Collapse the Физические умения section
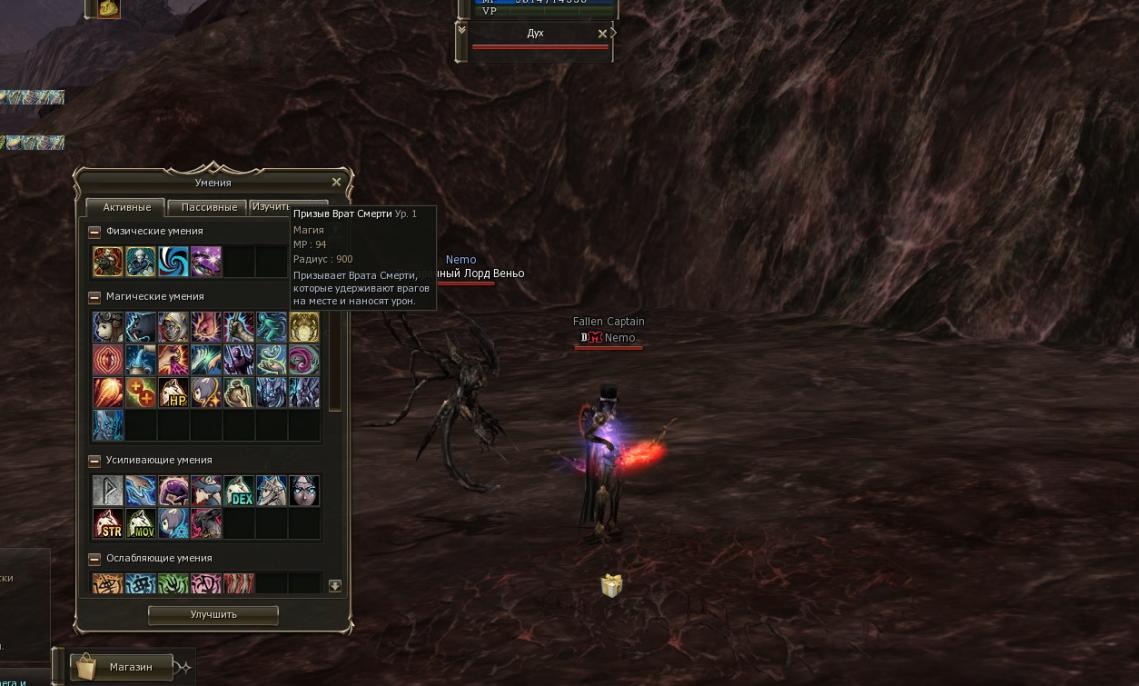1139x686 pixels. point(95,231)
